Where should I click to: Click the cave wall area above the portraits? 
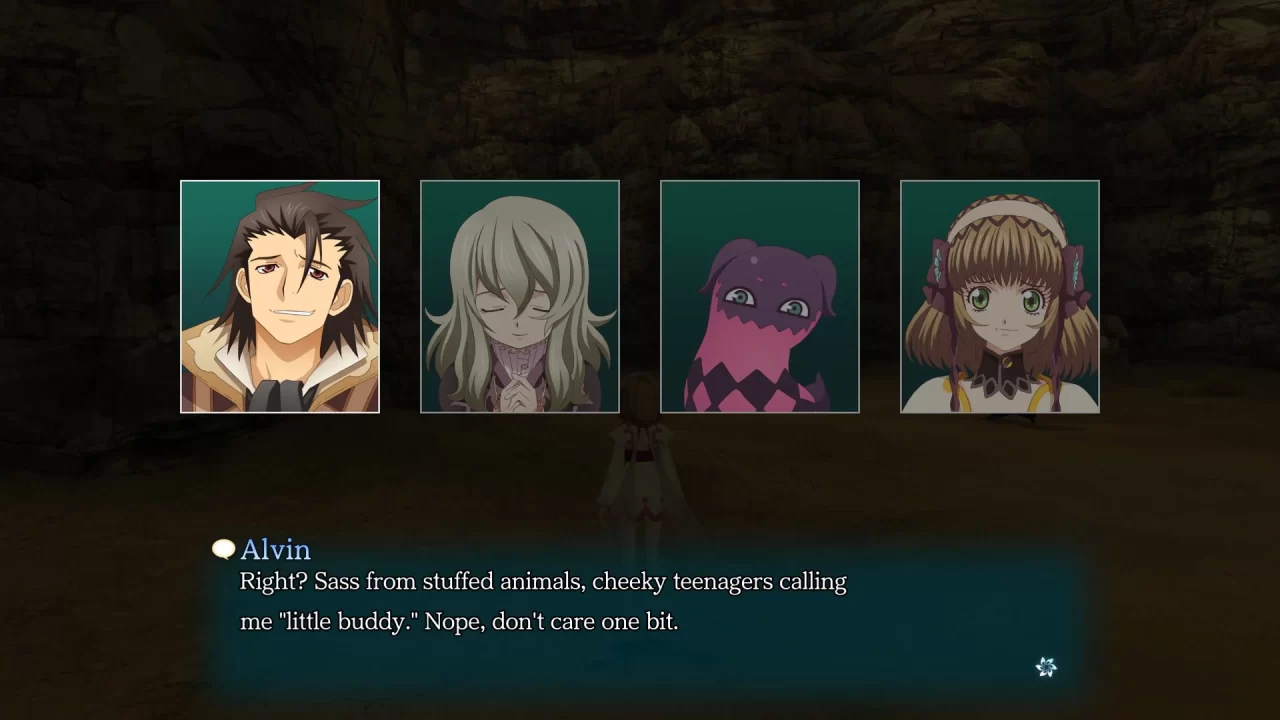click(x=640, y=90)
